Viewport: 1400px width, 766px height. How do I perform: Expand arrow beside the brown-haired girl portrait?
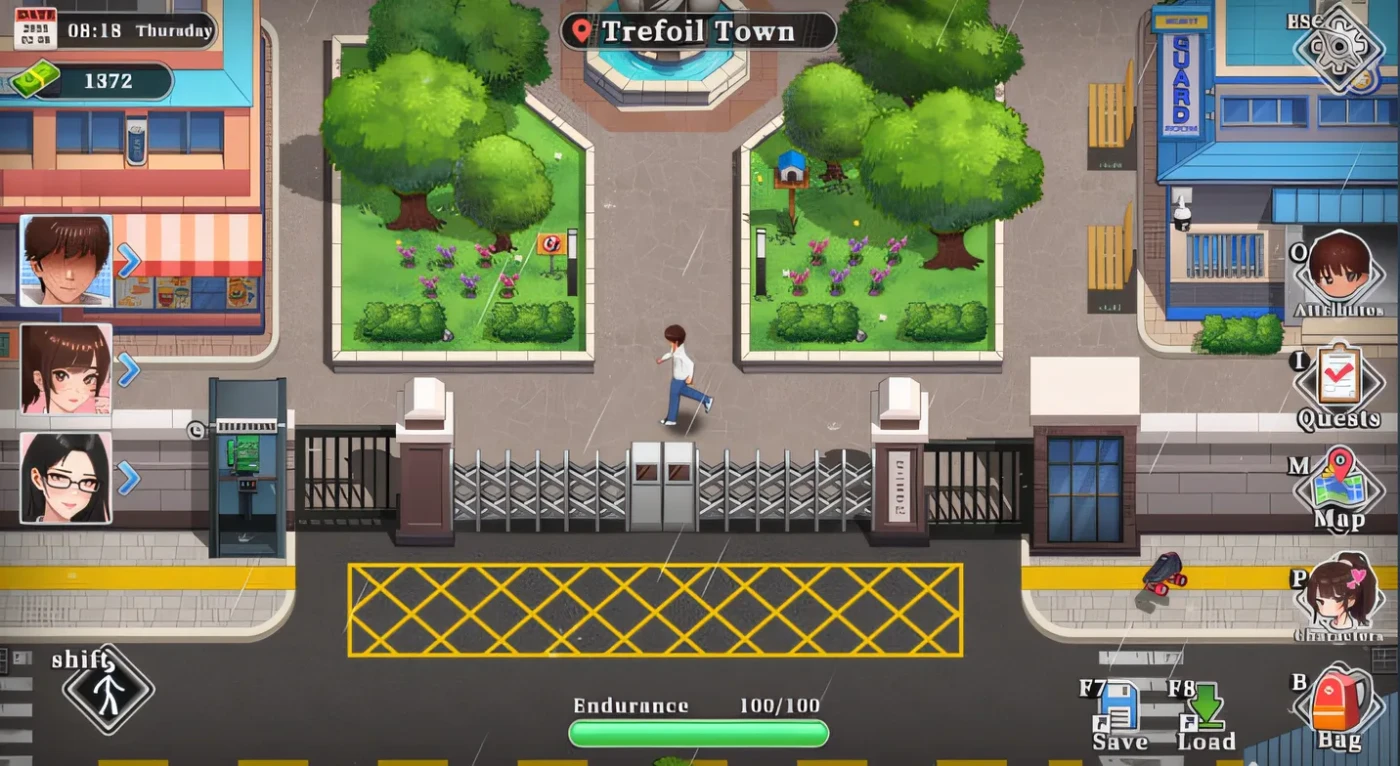(x=128, y=370)
